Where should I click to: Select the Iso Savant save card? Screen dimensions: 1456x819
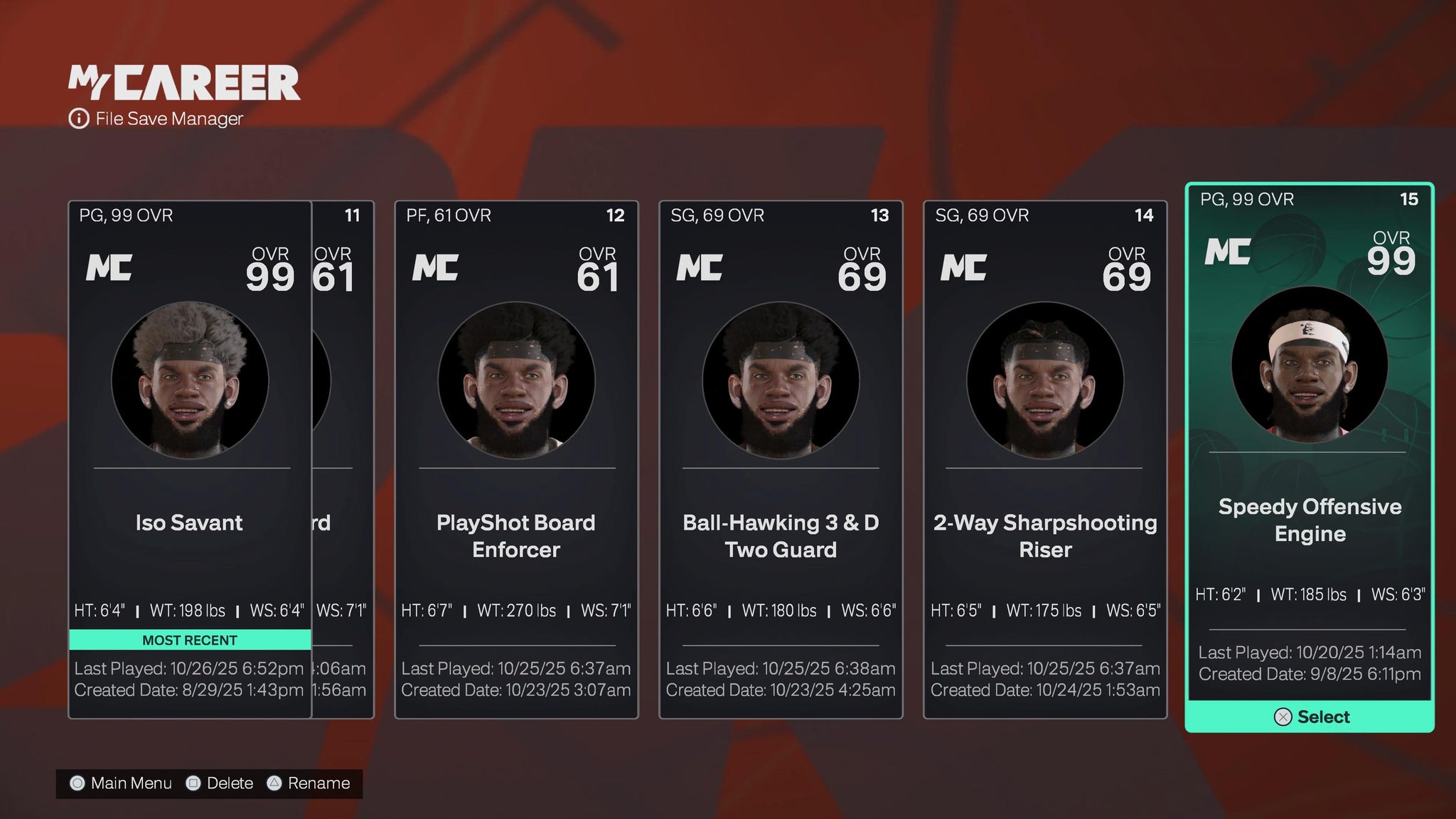coord(190,459)
